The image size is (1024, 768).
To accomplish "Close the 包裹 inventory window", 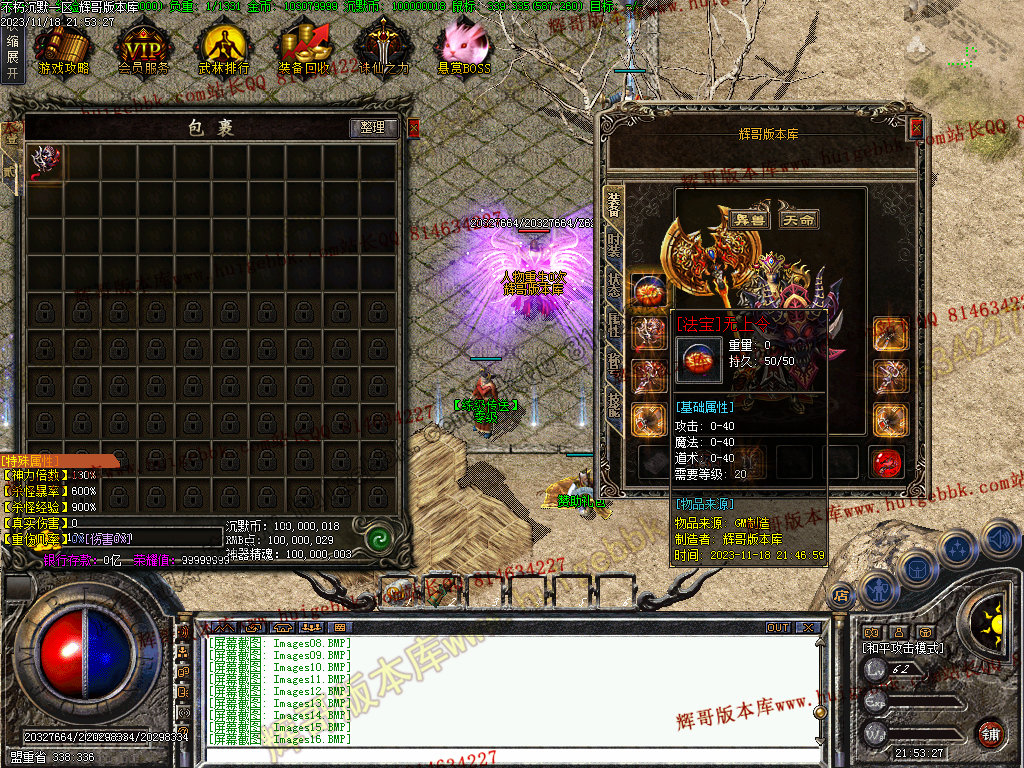I will [x=414, y=128].
